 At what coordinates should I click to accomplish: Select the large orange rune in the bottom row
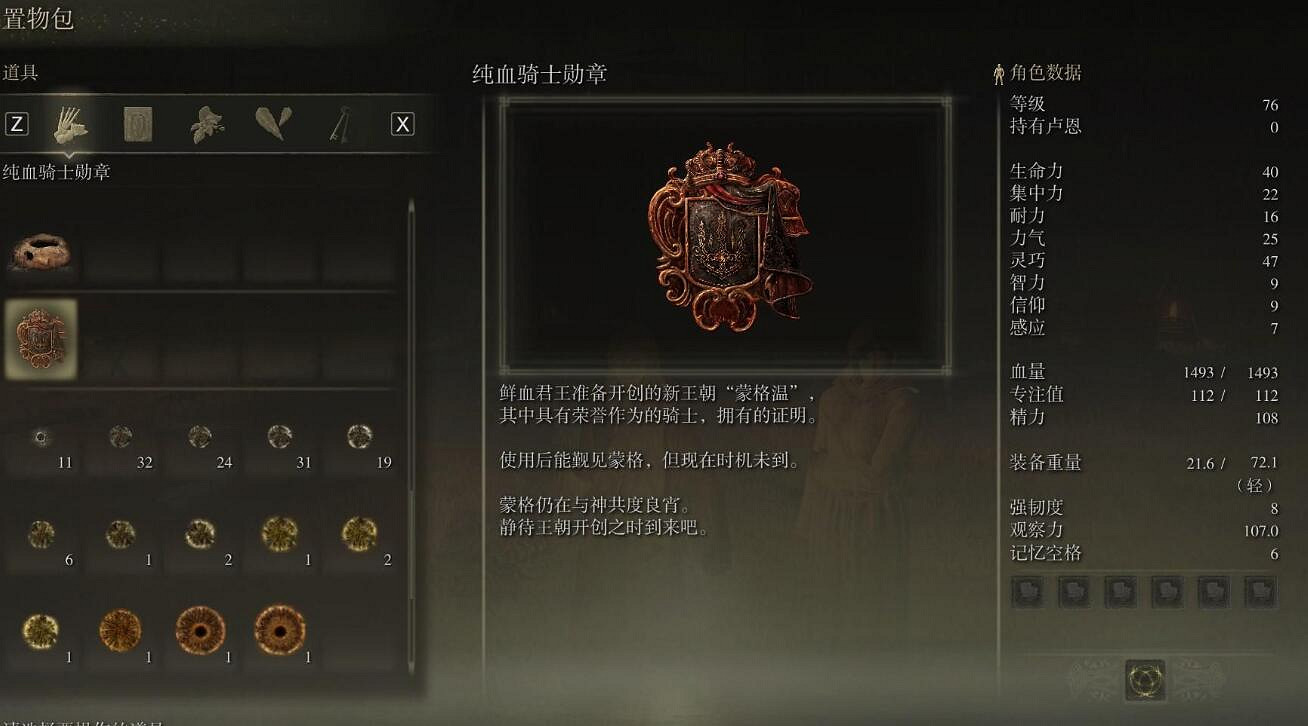121,630
